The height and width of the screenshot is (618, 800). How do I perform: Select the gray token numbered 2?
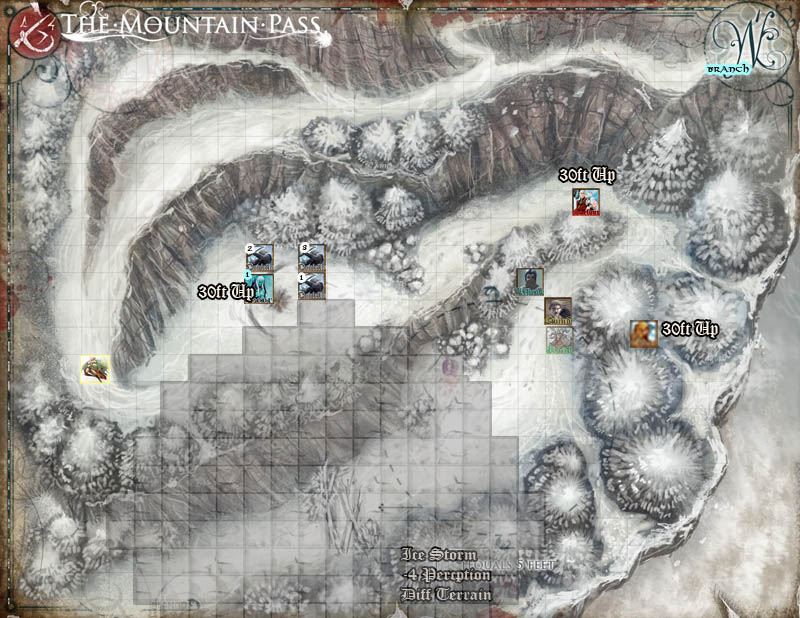[260, 257]
